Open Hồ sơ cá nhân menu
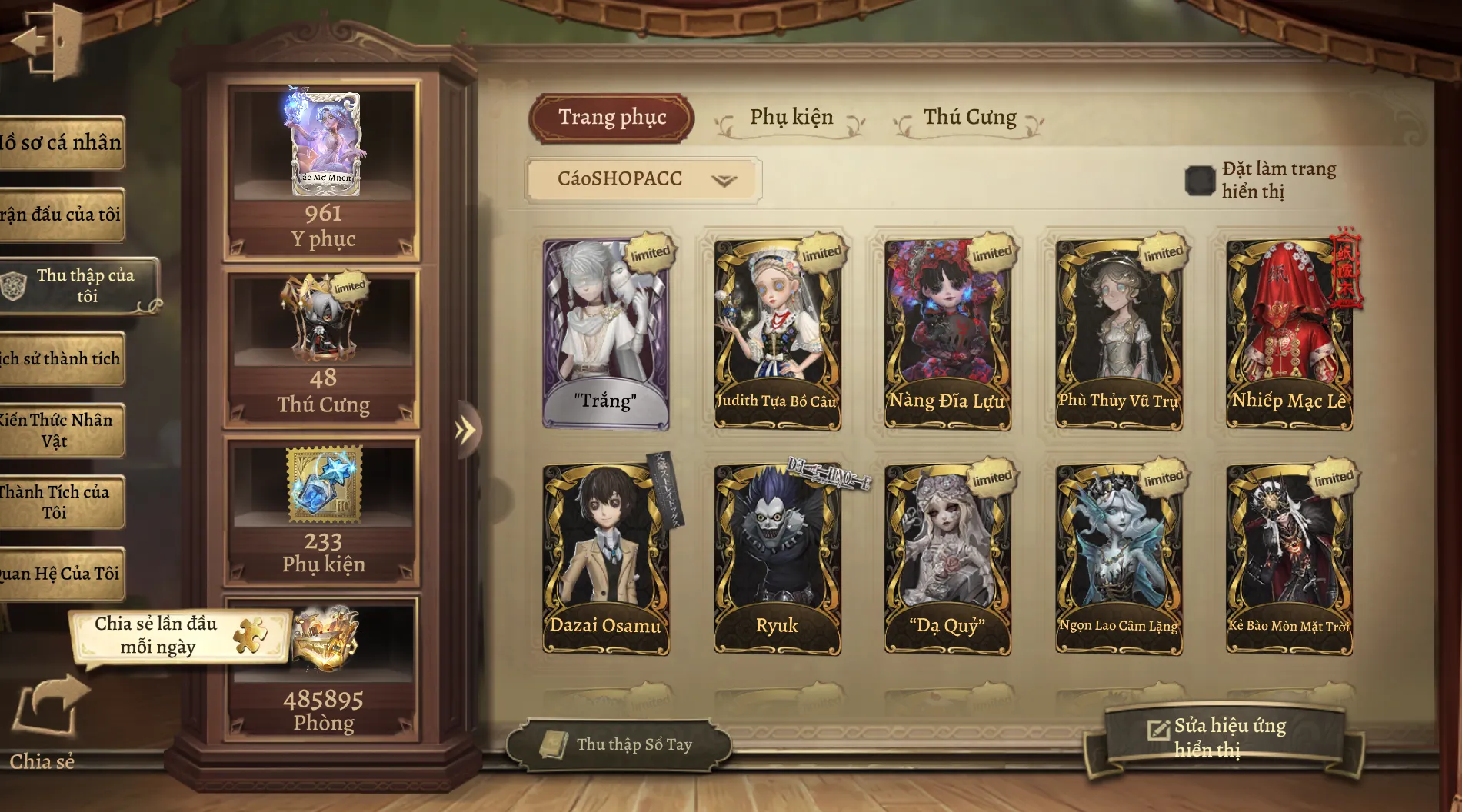 [62, 143]
